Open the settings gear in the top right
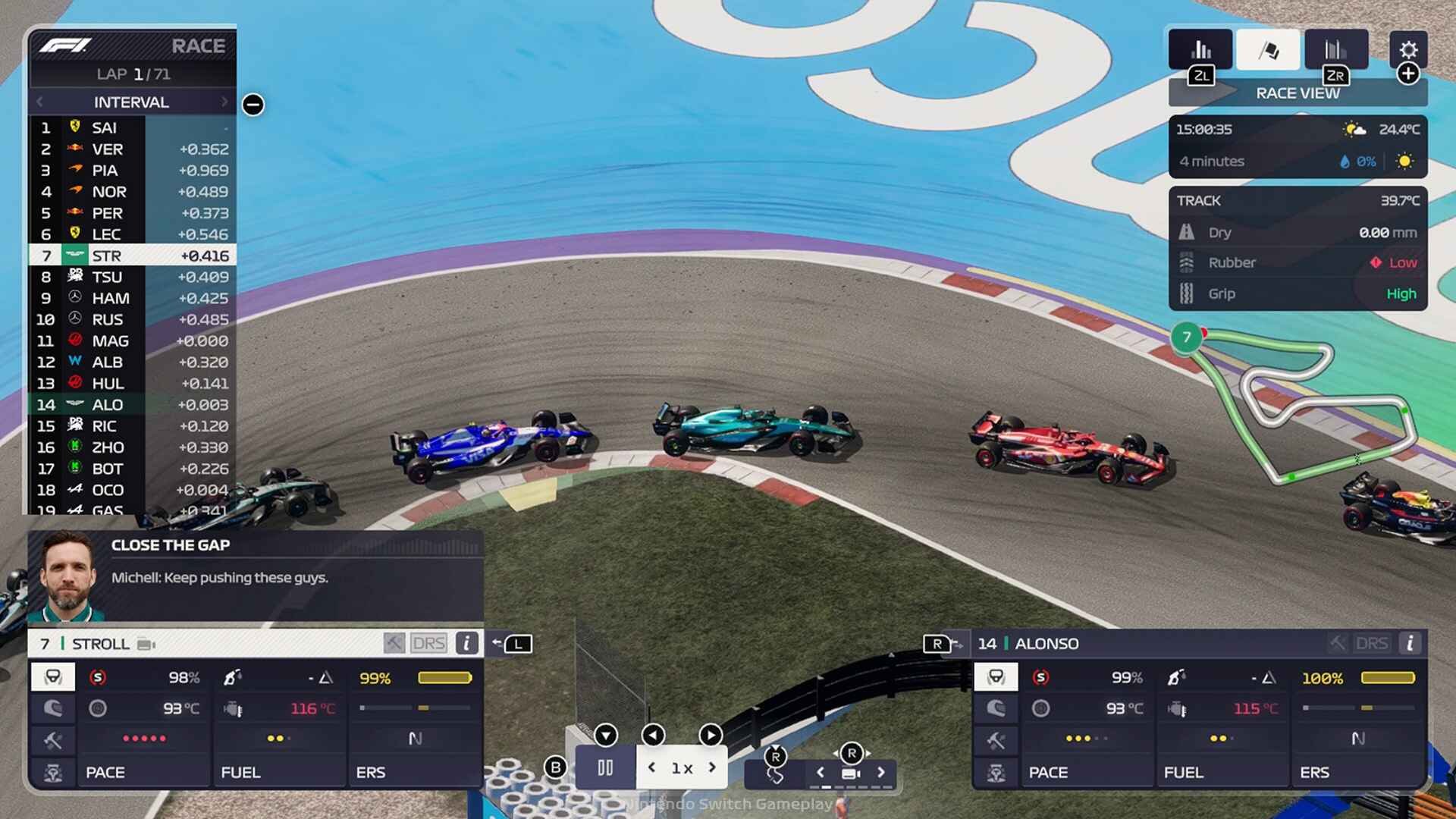The image size is (1456, 819). click(x=1409, y=50)
